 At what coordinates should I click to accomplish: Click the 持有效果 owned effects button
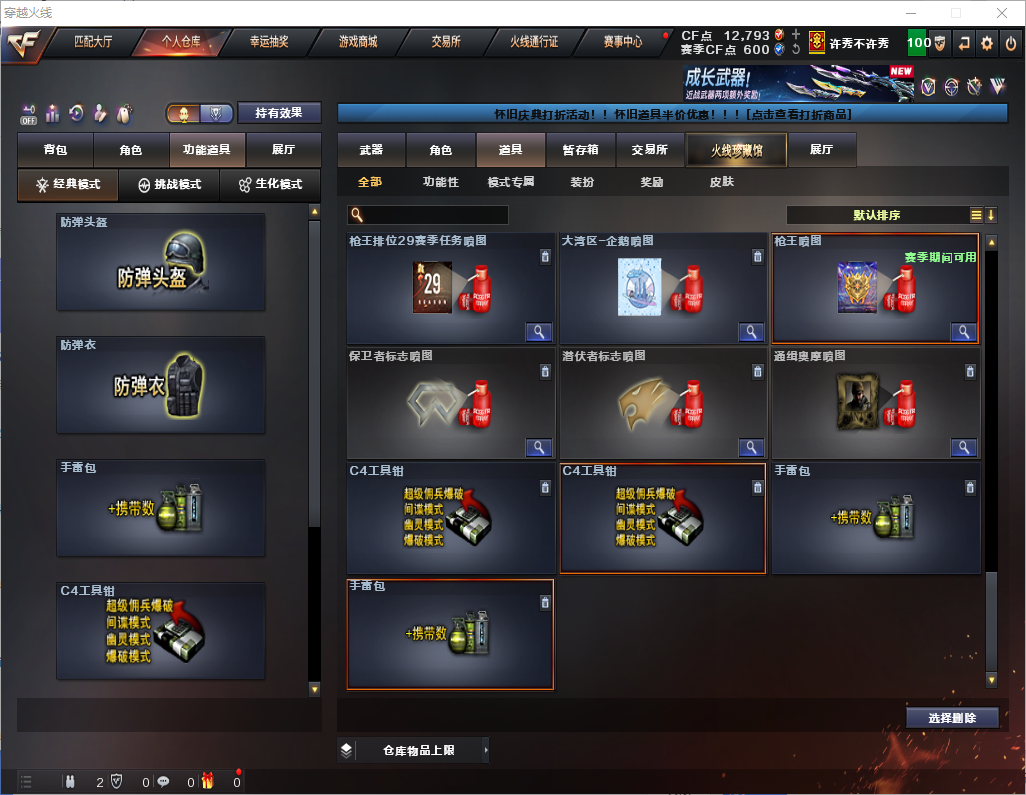pos(279,113)
